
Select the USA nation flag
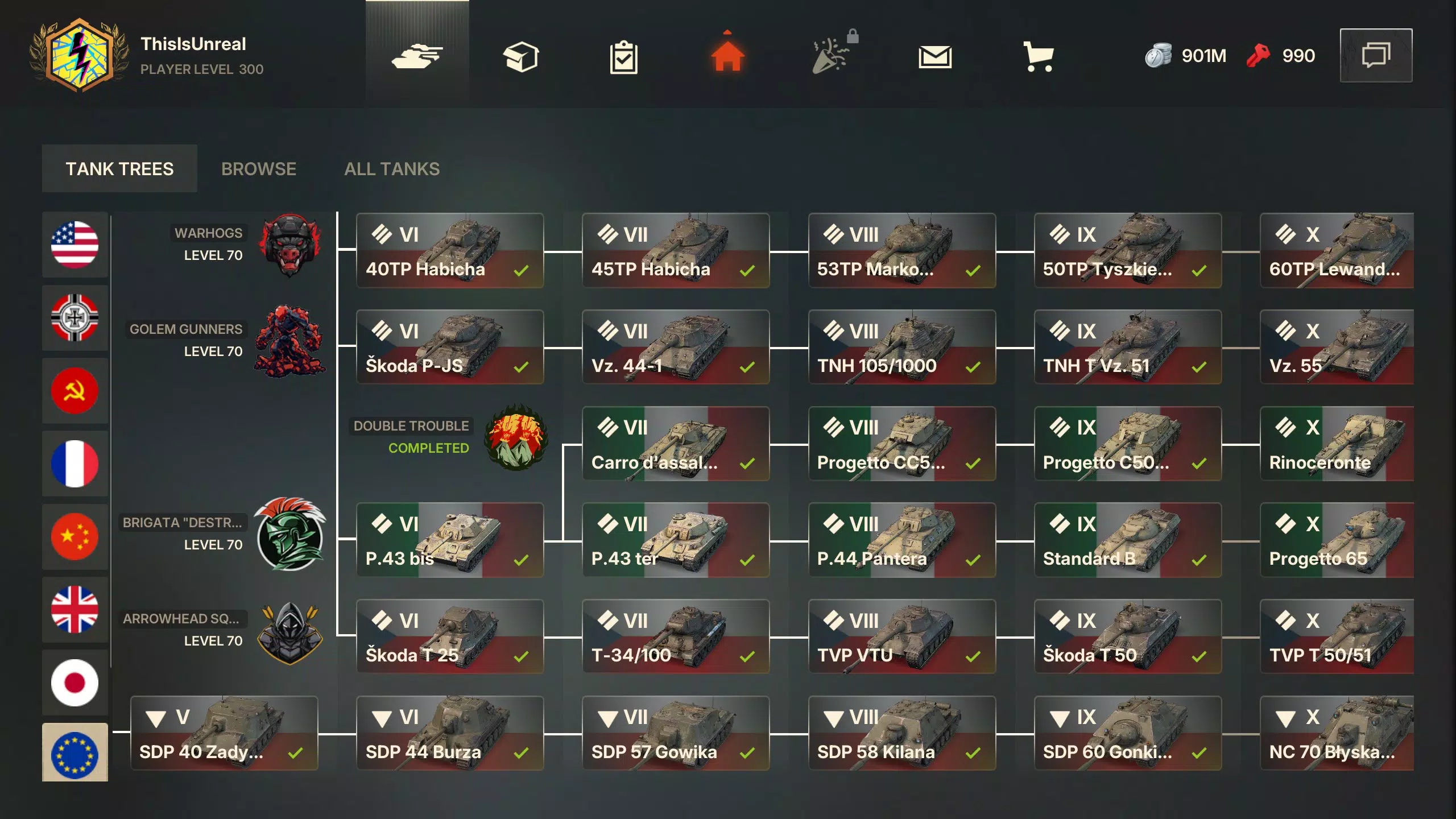75,245
